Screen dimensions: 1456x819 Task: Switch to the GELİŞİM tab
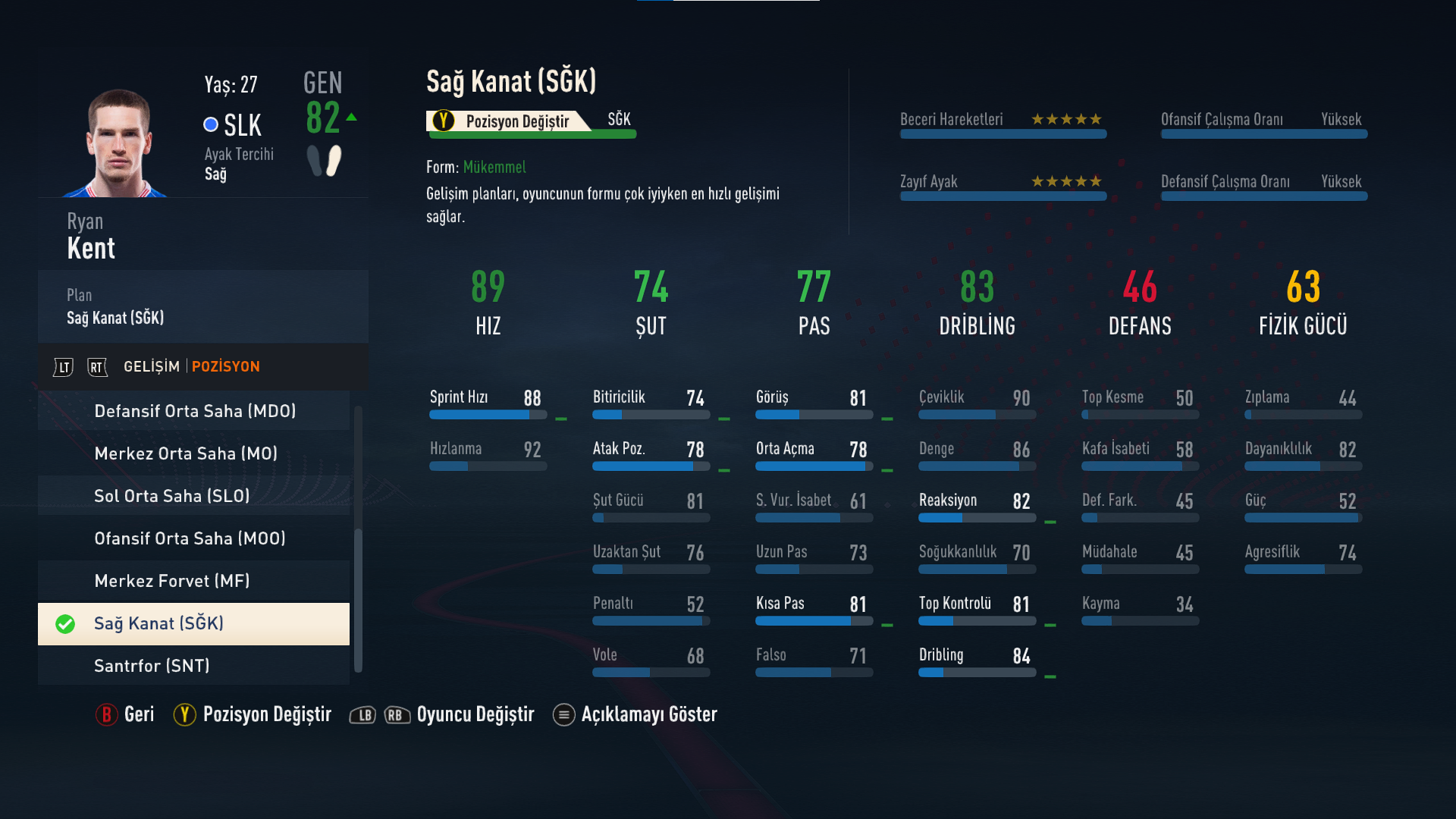pyautogui.click(x=152, y=367)
